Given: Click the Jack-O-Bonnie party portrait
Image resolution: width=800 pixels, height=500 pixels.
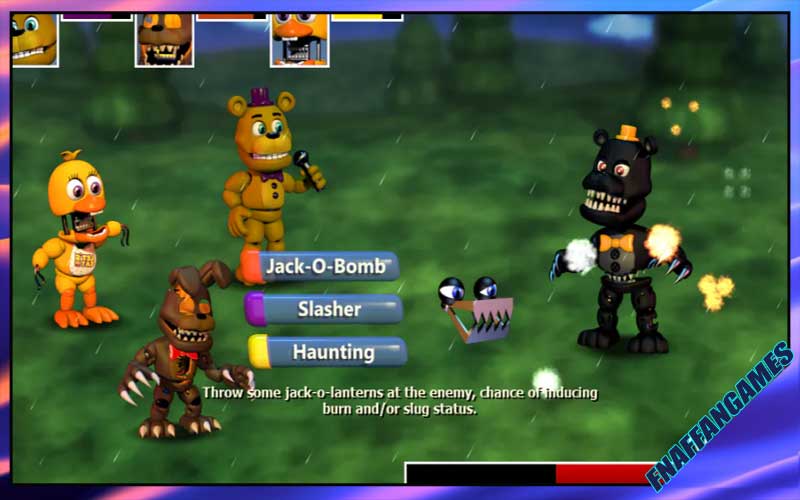Looking at the screenshot, I should pyautogui.click(x=164, y=40).
